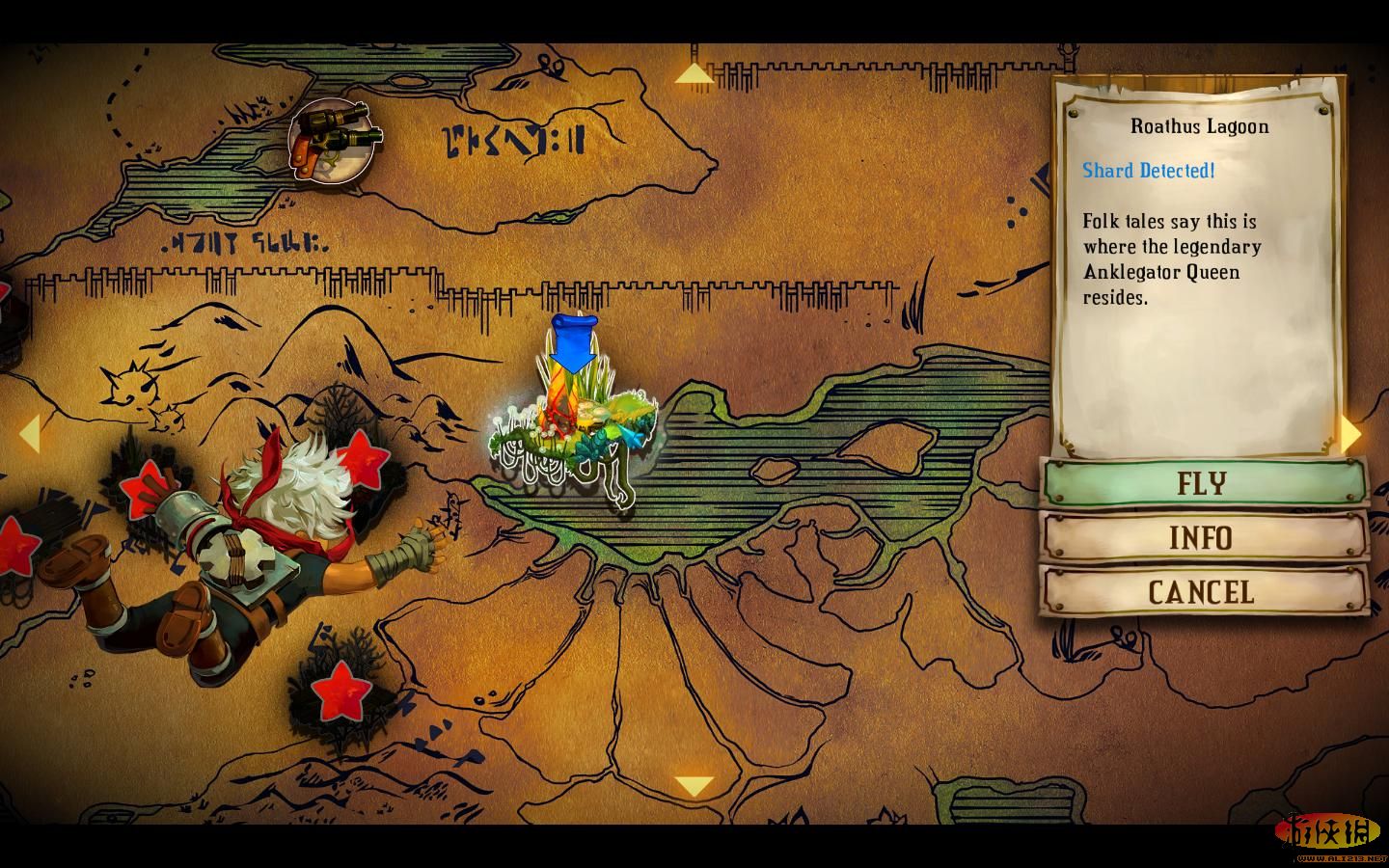Pan the map with the left arrow
The image size is (1389, 868).
pos(29,433)
